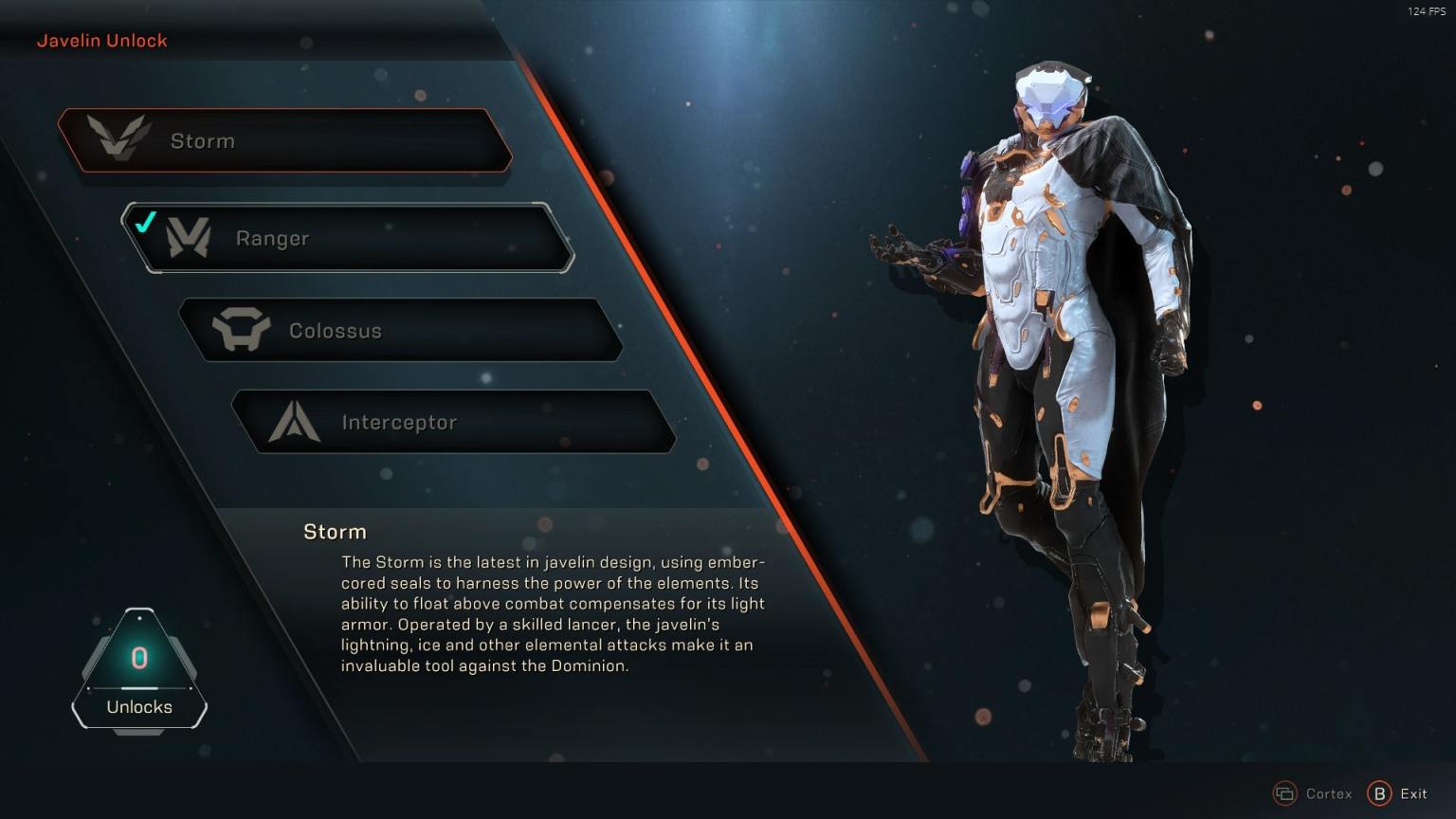Toggle the green checkmark on Ranger
1456x819 pixels.
(145, 224)
